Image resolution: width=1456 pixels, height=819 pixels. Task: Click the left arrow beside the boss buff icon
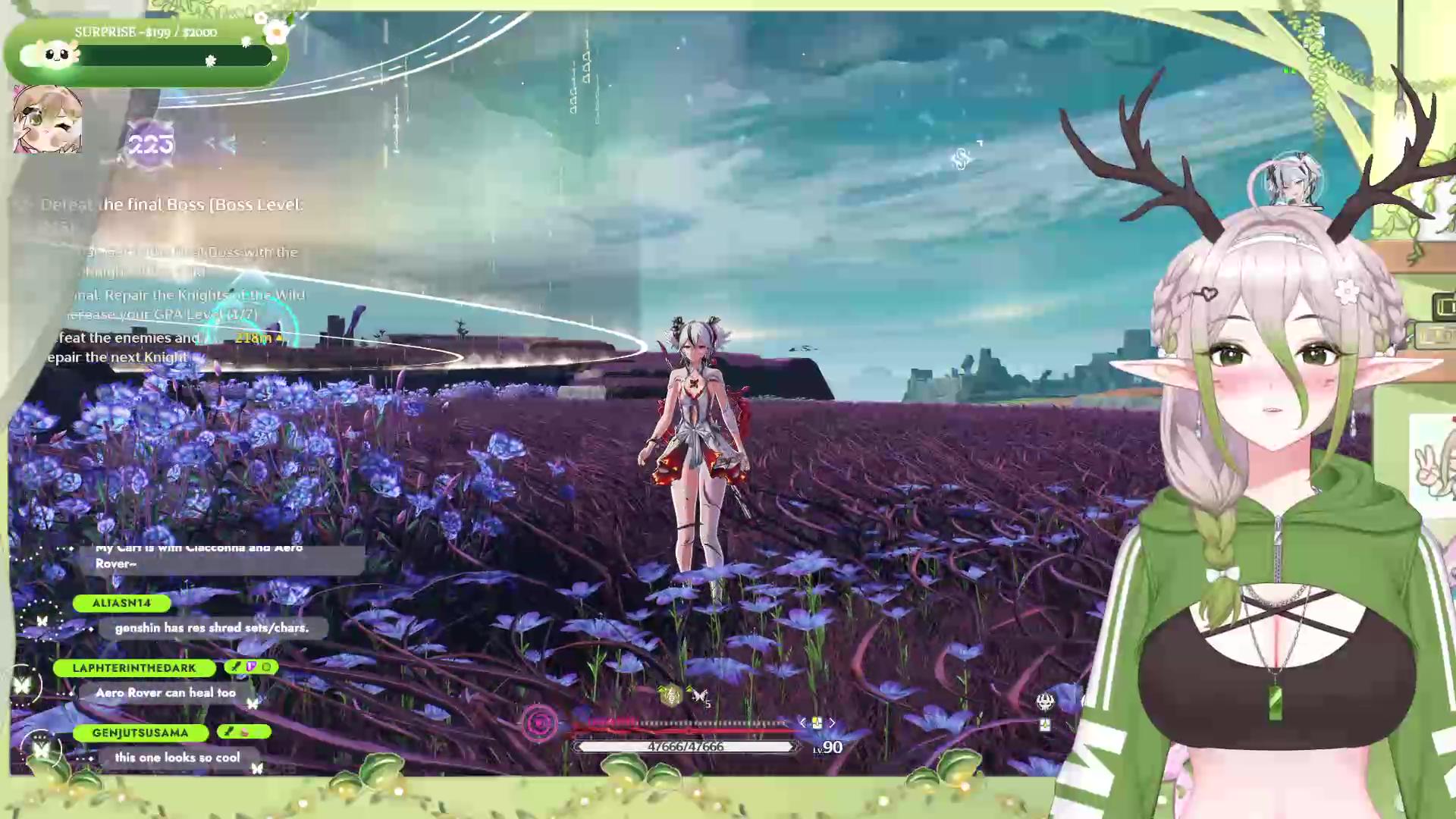[803, 723]
